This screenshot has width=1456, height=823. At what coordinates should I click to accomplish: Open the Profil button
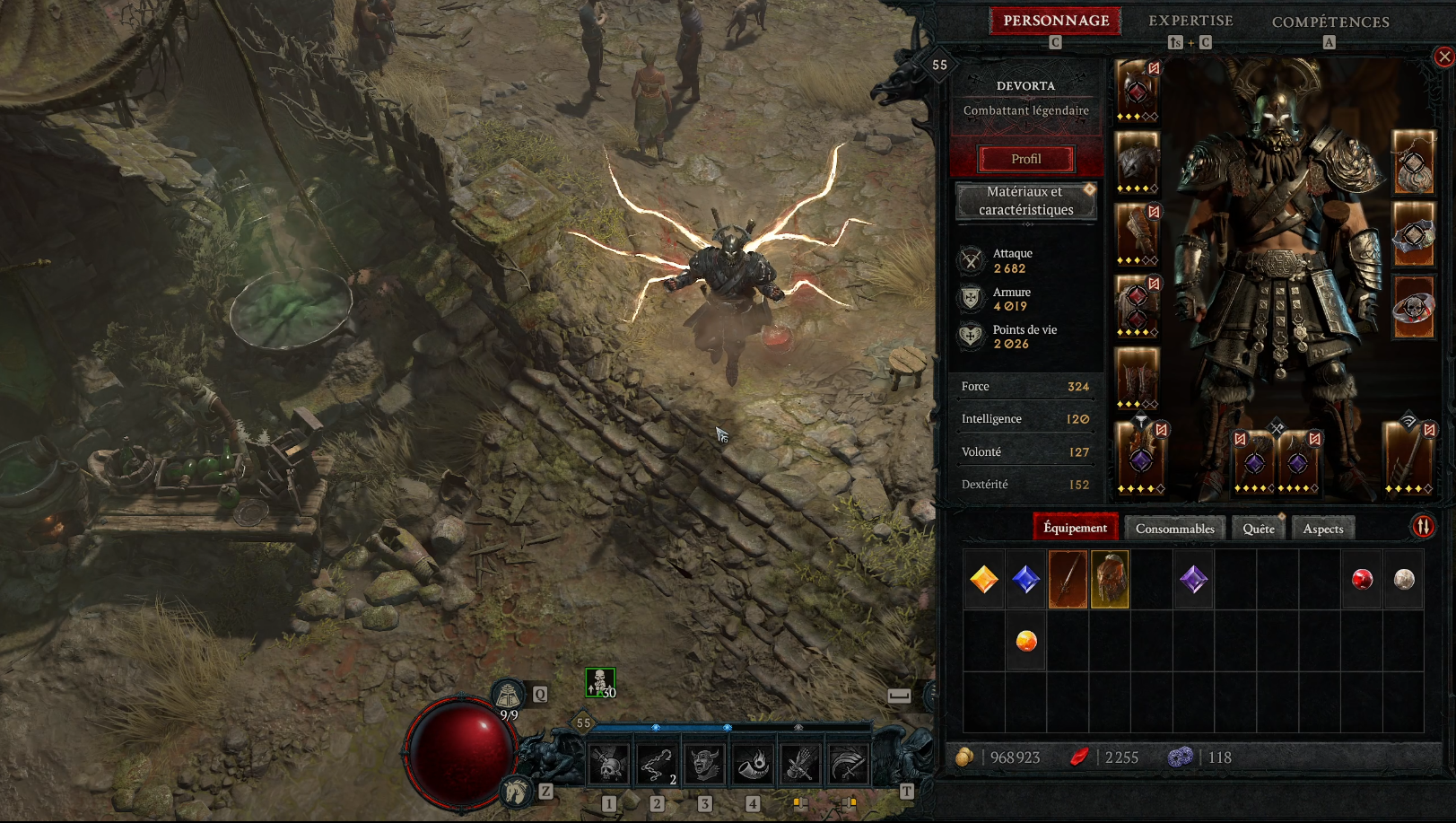[x=1026, y=159]
